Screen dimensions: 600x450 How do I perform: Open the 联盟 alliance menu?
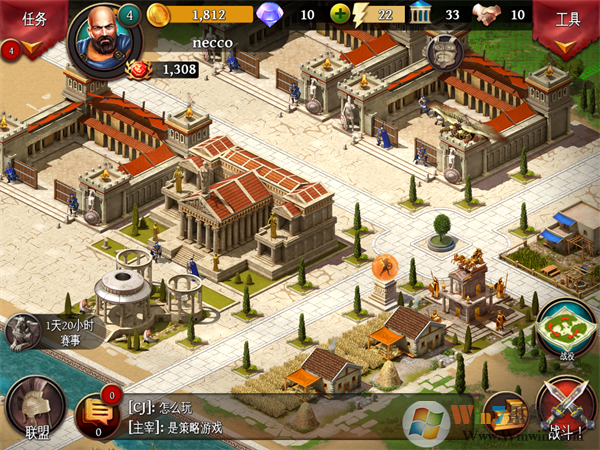point(37,411)
